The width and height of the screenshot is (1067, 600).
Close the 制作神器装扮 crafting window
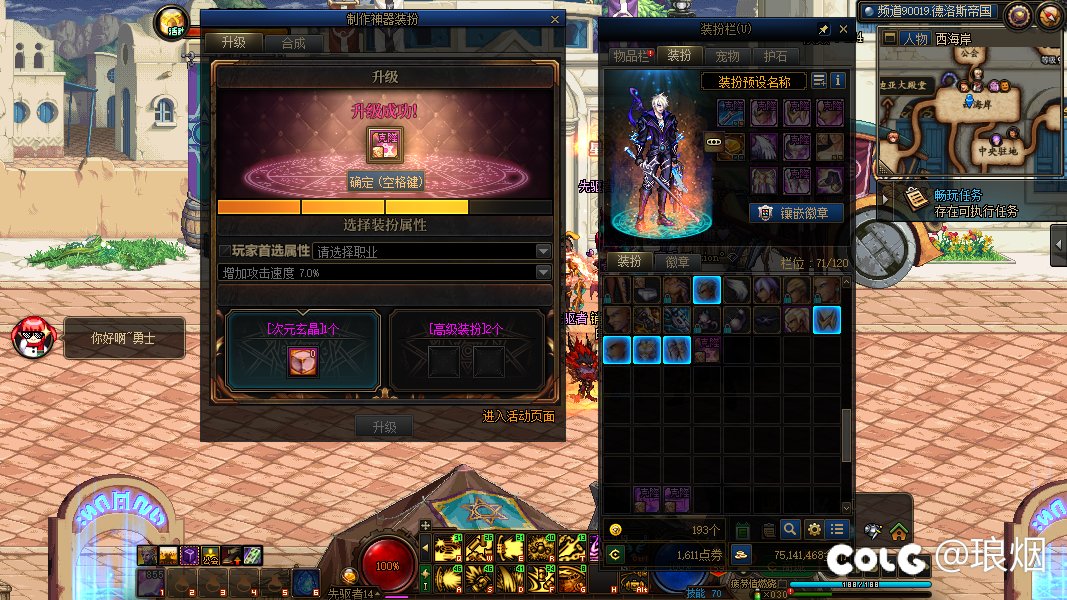[555, 19]
